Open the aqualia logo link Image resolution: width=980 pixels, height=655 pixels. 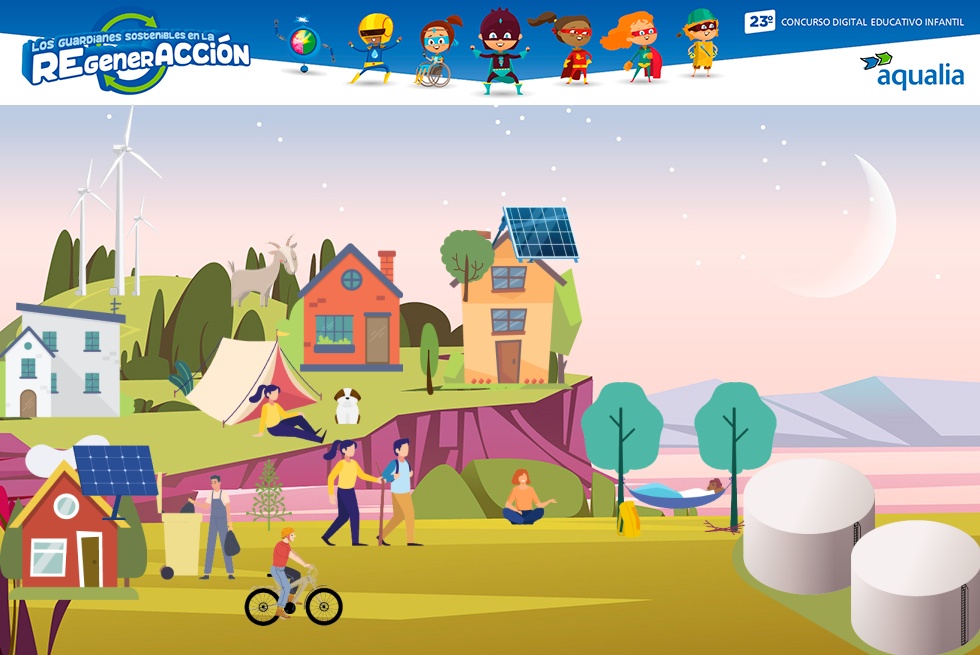(x=912, y=71)
